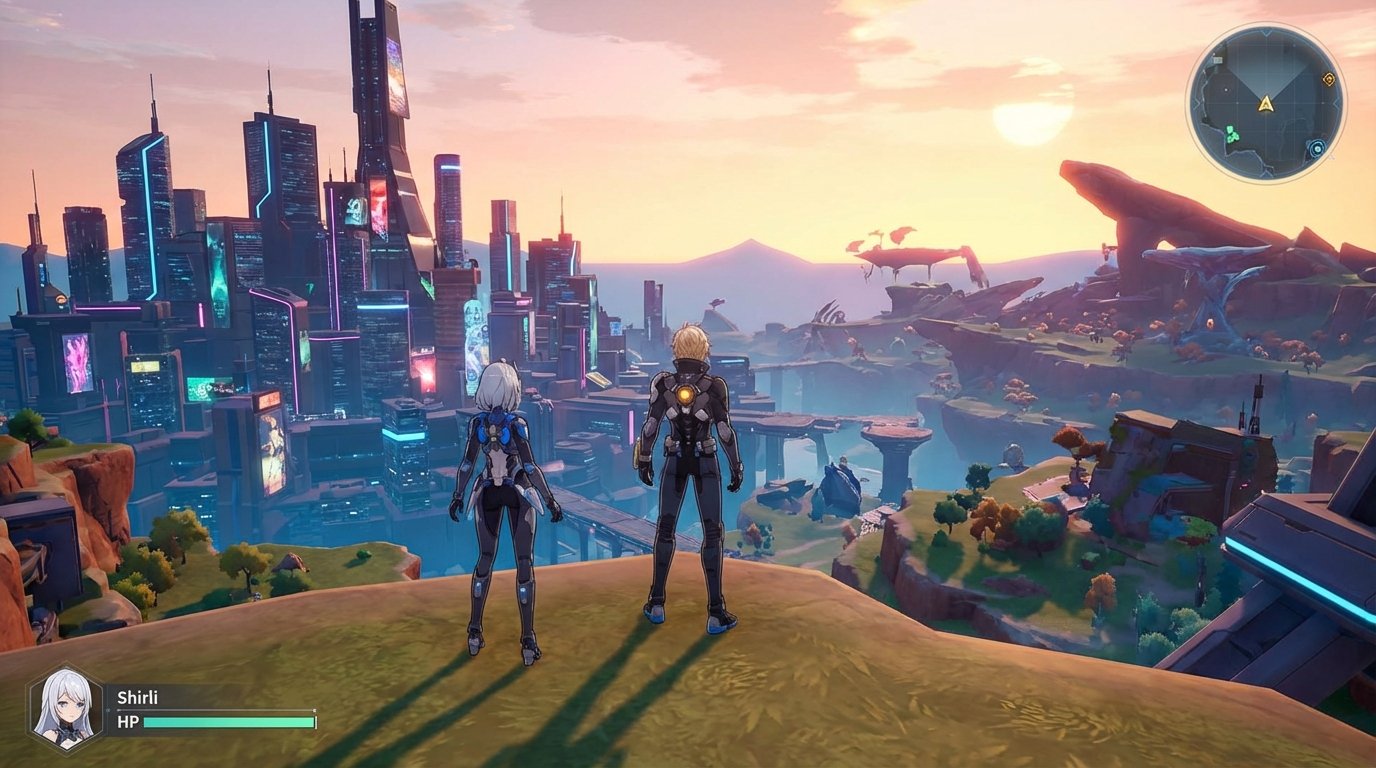Click the minimap's view-cone sector
The height and width of the screenshot is (768, 1376).
(x=1266, y=70)
